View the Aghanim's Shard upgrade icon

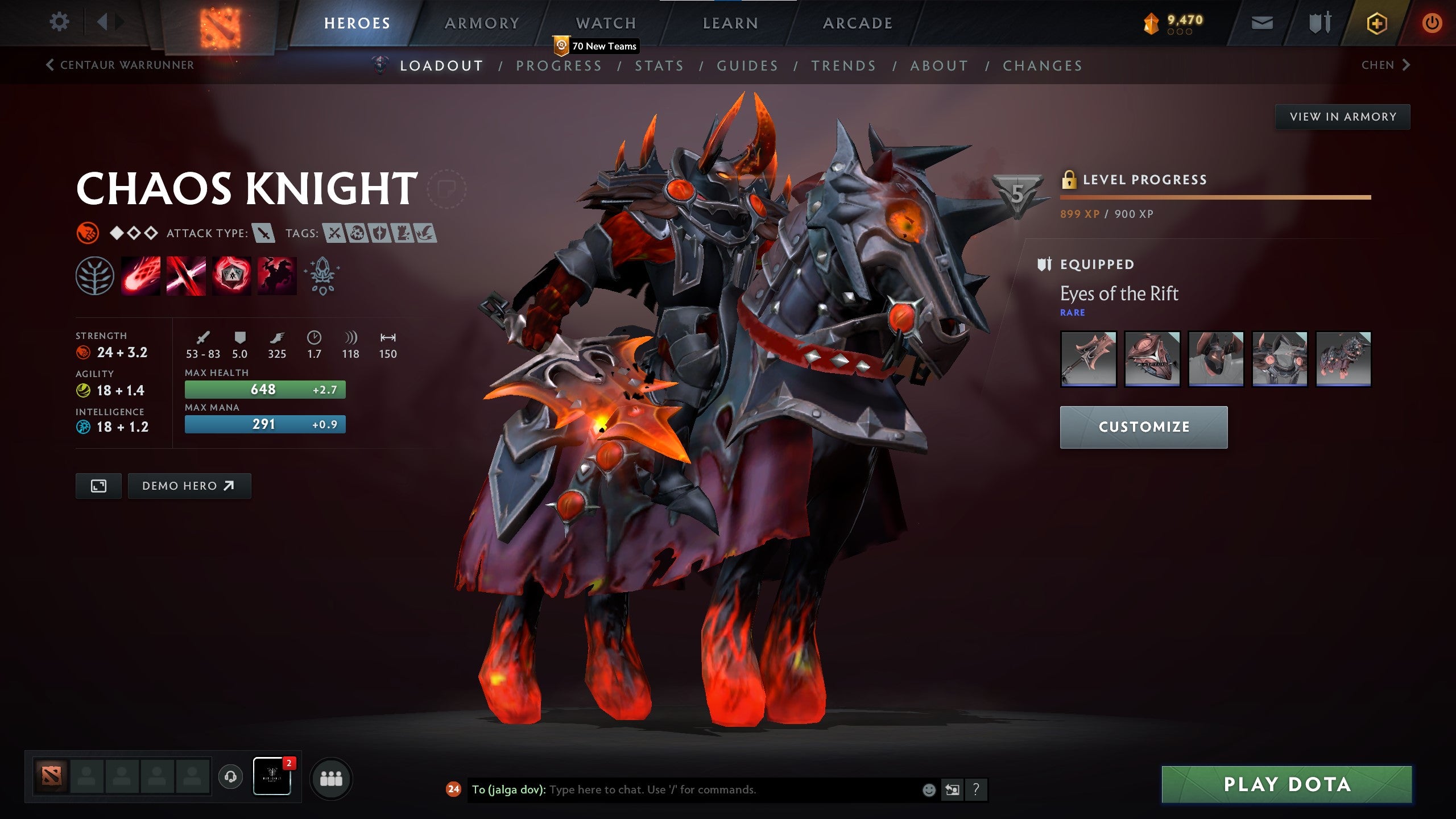[x=321, y=276]
